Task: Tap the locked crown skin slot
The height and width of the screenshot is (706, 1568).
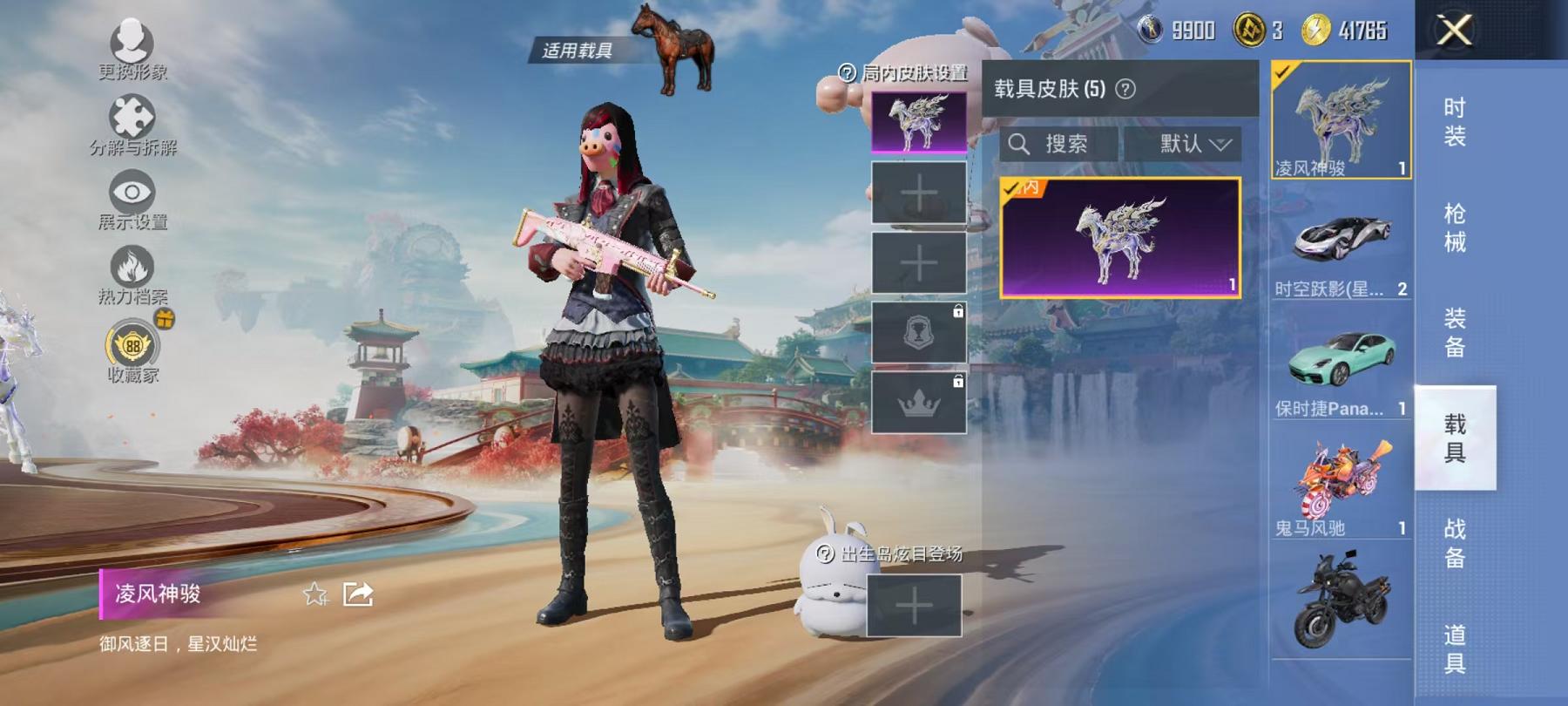Action: pyautogui.click(x=919, y=401)
